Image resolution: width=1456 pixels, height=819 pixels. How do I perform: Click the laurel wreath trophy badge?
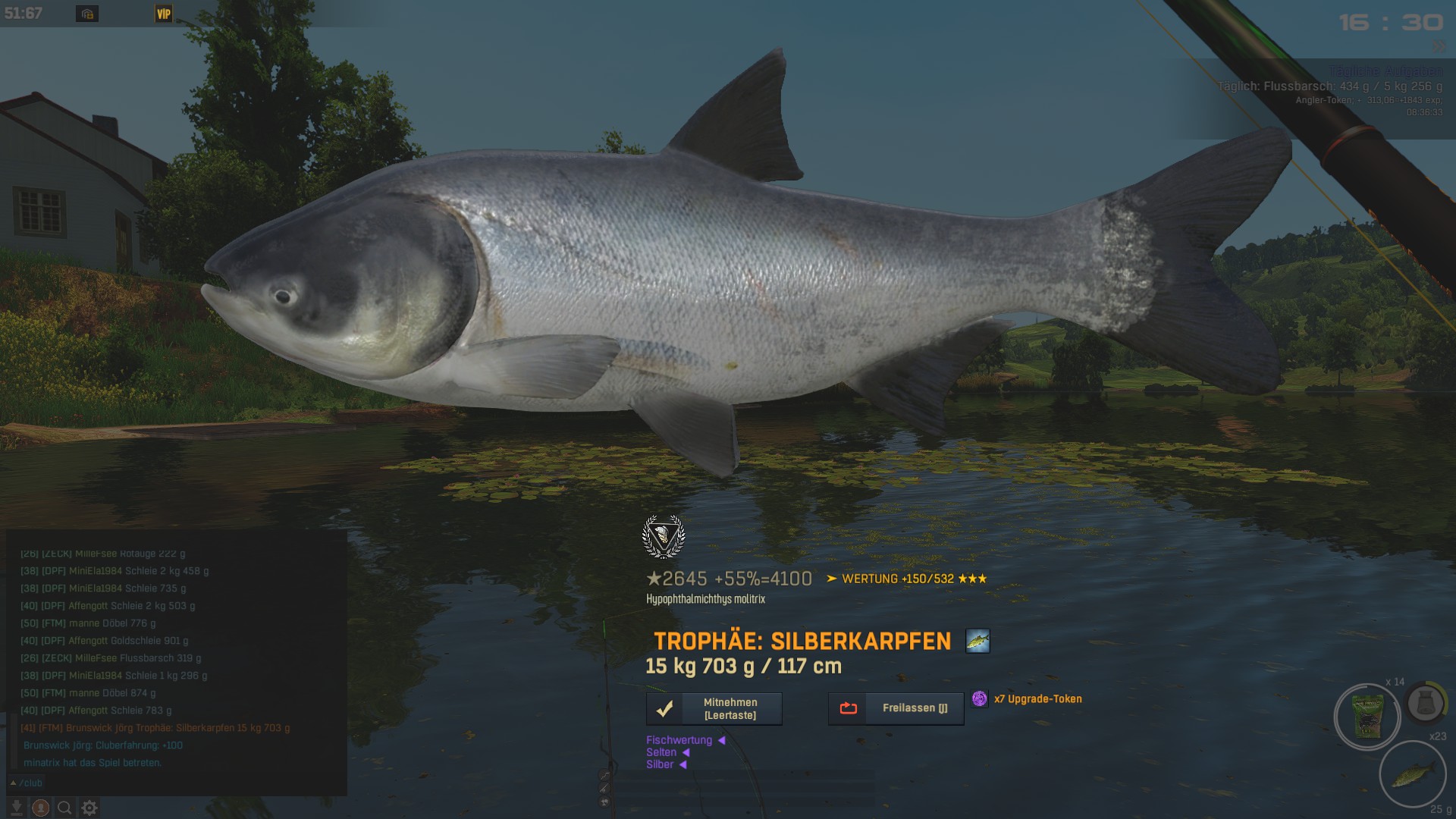(664, 536)
